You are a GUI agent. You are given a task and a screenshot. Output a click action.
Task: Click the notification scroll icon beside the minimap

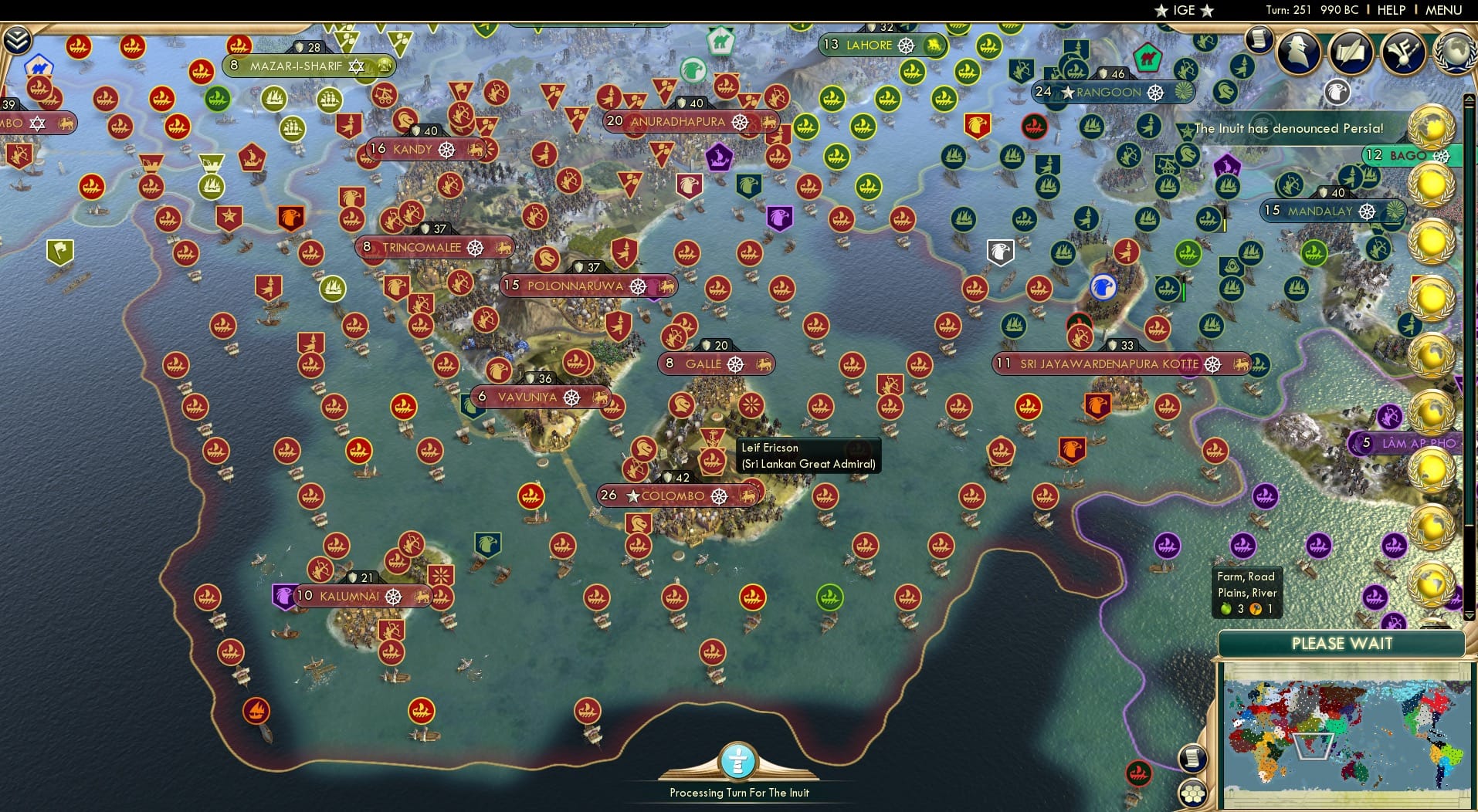pos(1192,759)
